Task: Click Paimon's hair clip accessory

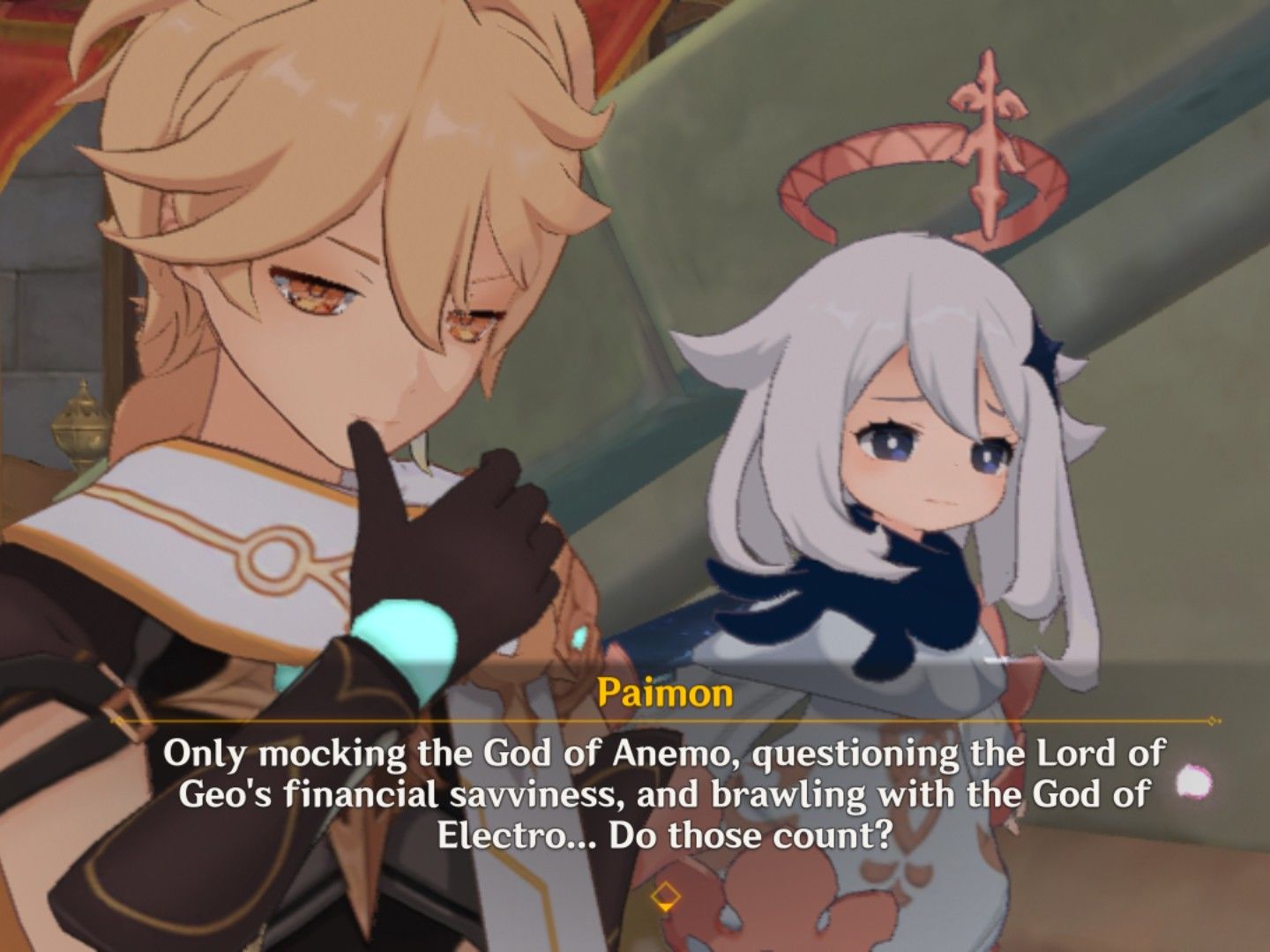Action: pos(1045,353)
